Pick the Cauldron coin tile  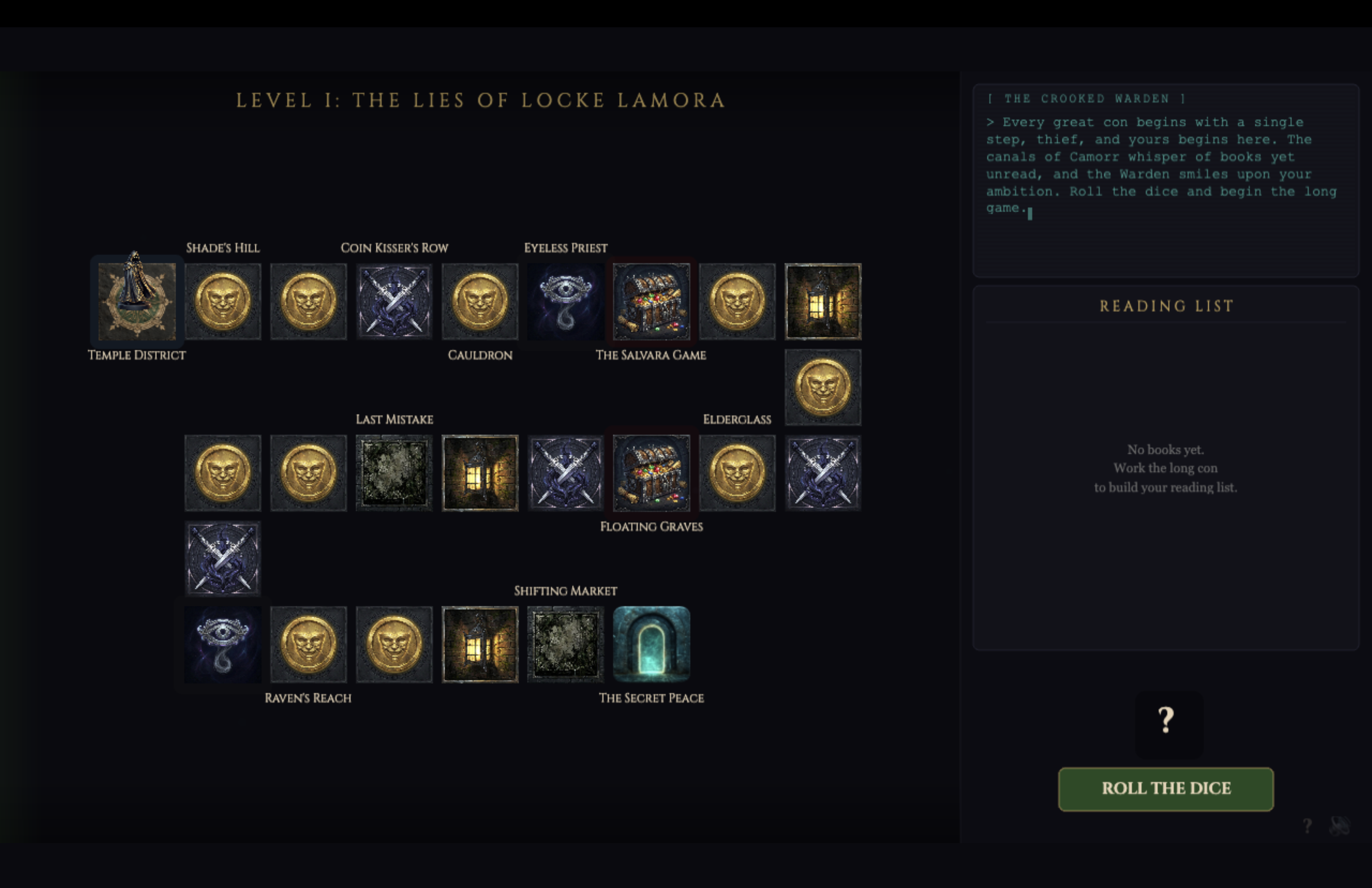click(480, 301)
